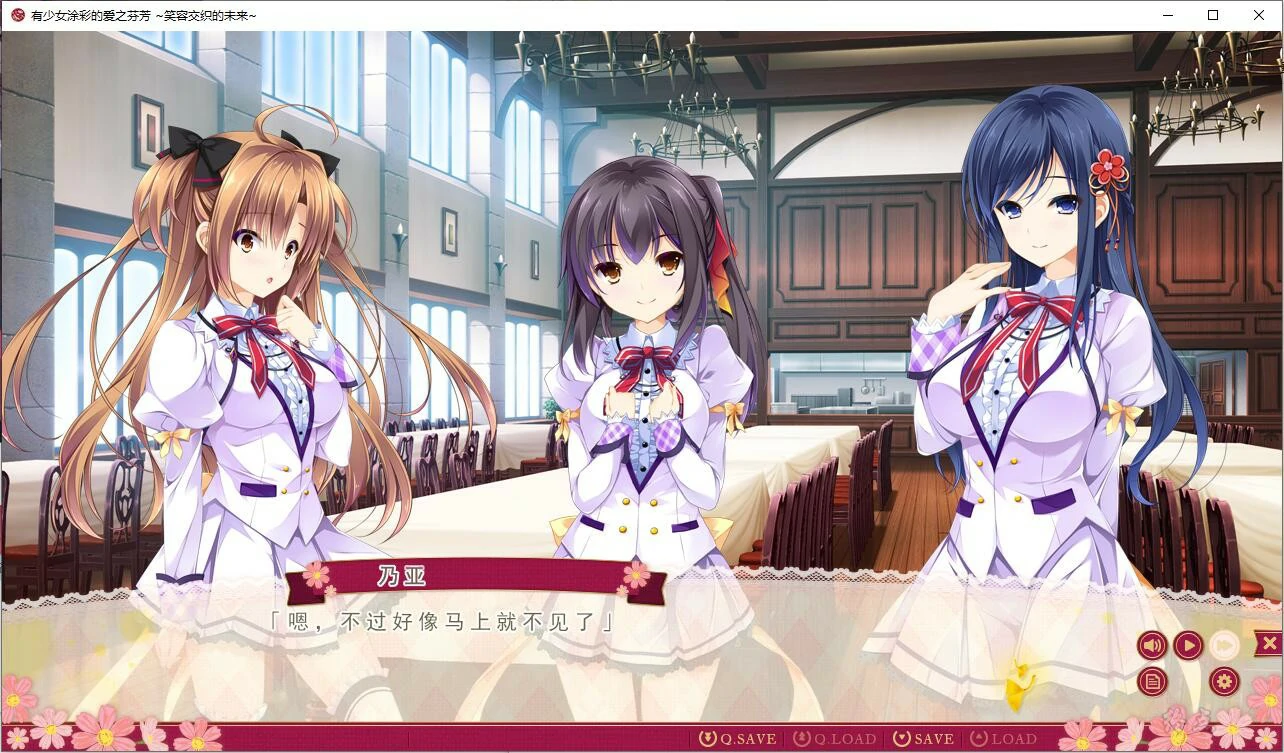Click the LOAD ribbon icon

(981, 738)
